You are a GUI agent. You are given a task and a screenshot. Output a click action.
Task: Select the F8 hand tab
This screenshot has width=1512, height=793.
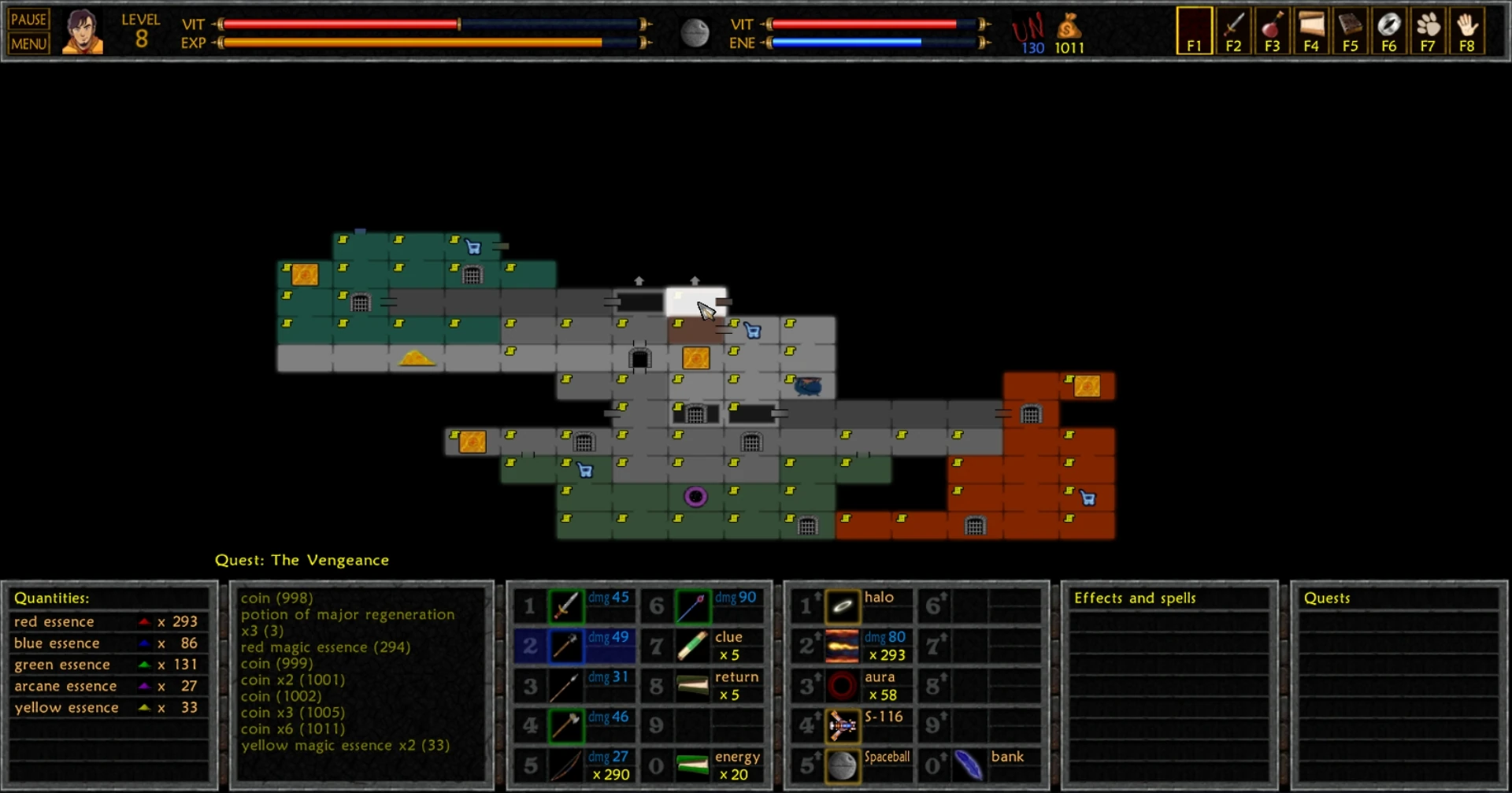pyautogui.click(x=1466, y=31)
